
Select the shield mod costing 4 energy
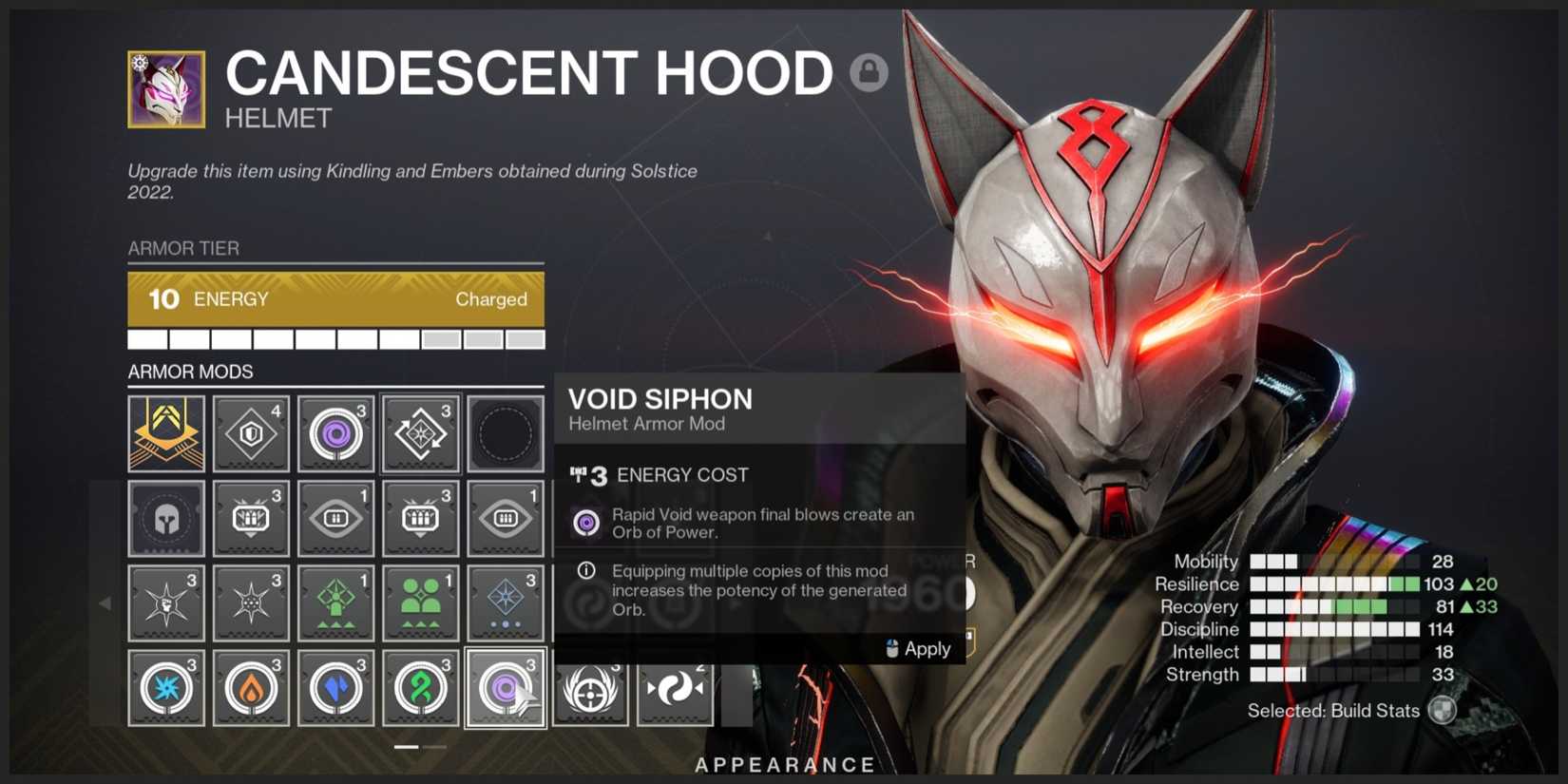tap(251, 434)
